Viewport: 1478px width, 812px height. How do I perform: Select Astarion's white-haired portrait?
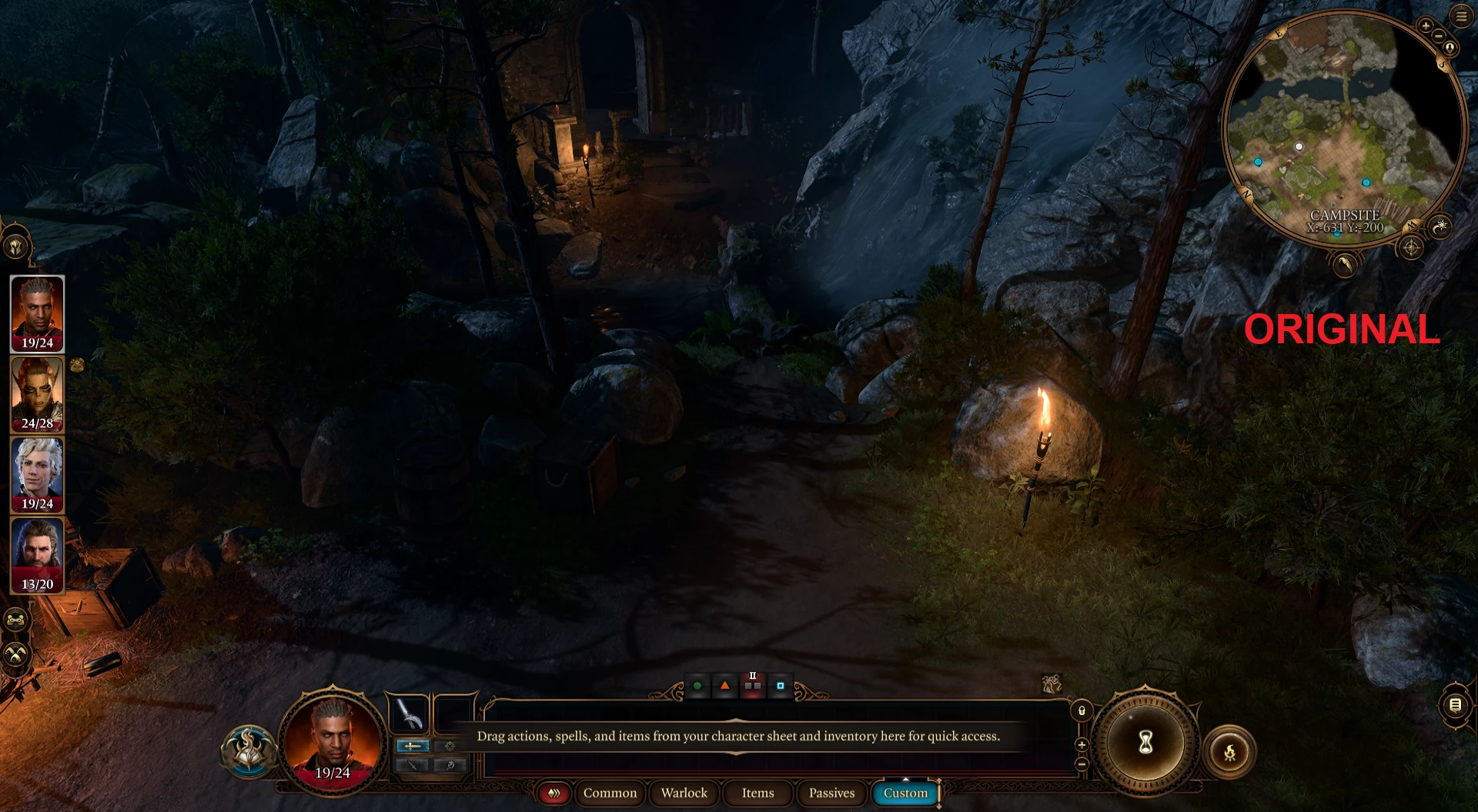37,474
